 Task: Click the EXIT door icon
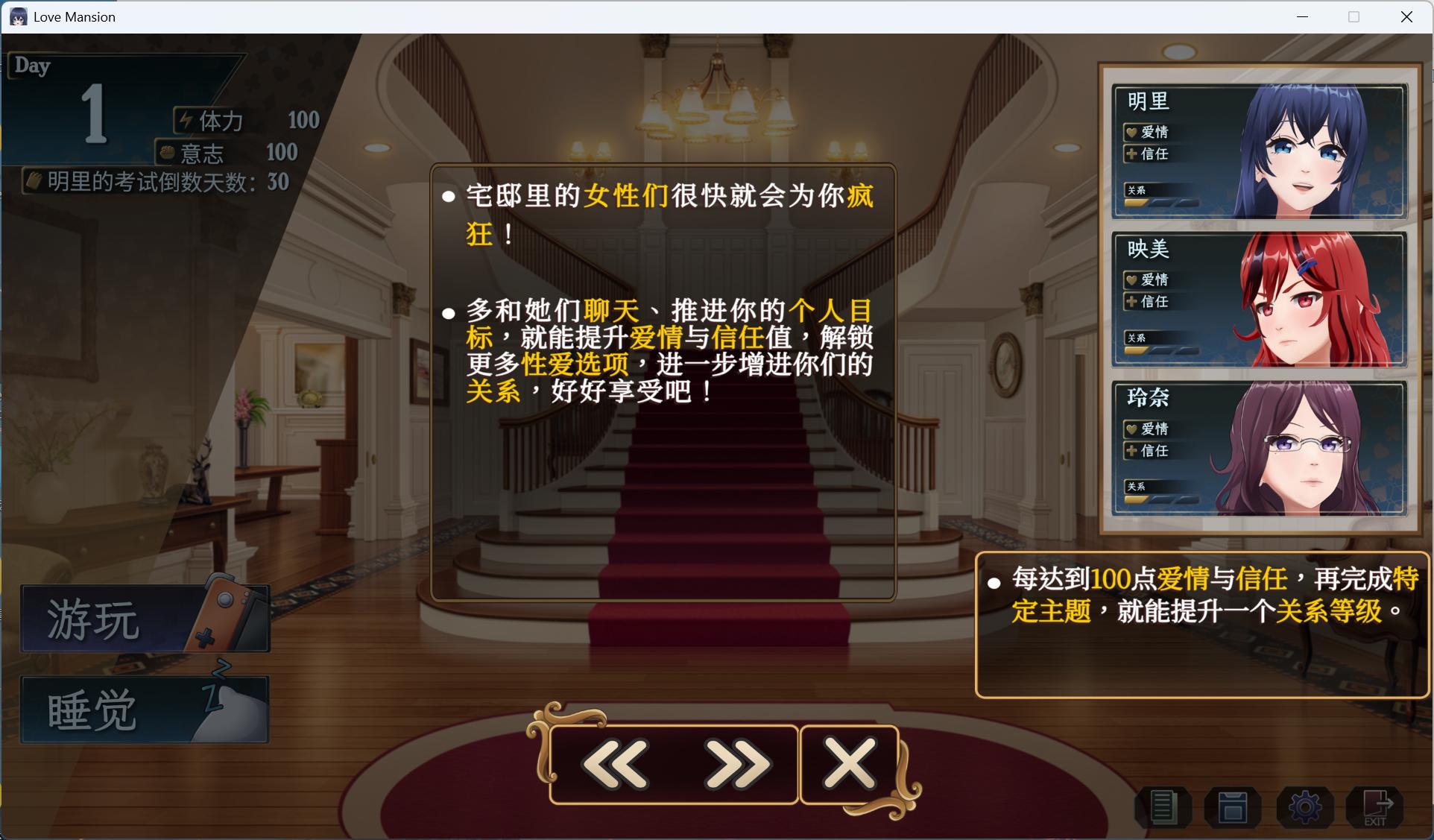pyautogui.click(x=1377, y=808)
